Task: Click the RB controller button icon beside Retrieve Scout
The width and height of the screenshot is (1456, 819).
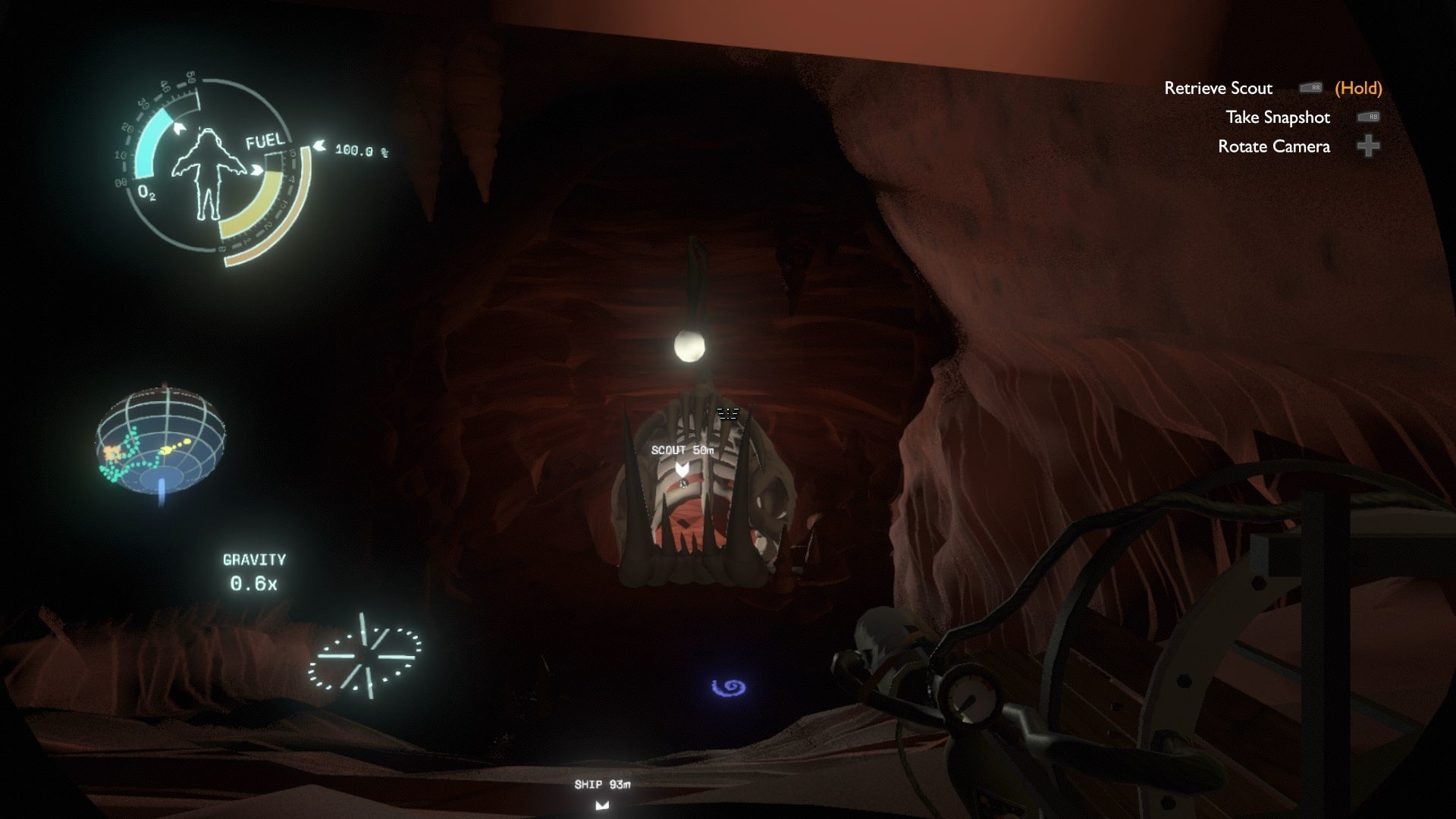Action: 1311,87
